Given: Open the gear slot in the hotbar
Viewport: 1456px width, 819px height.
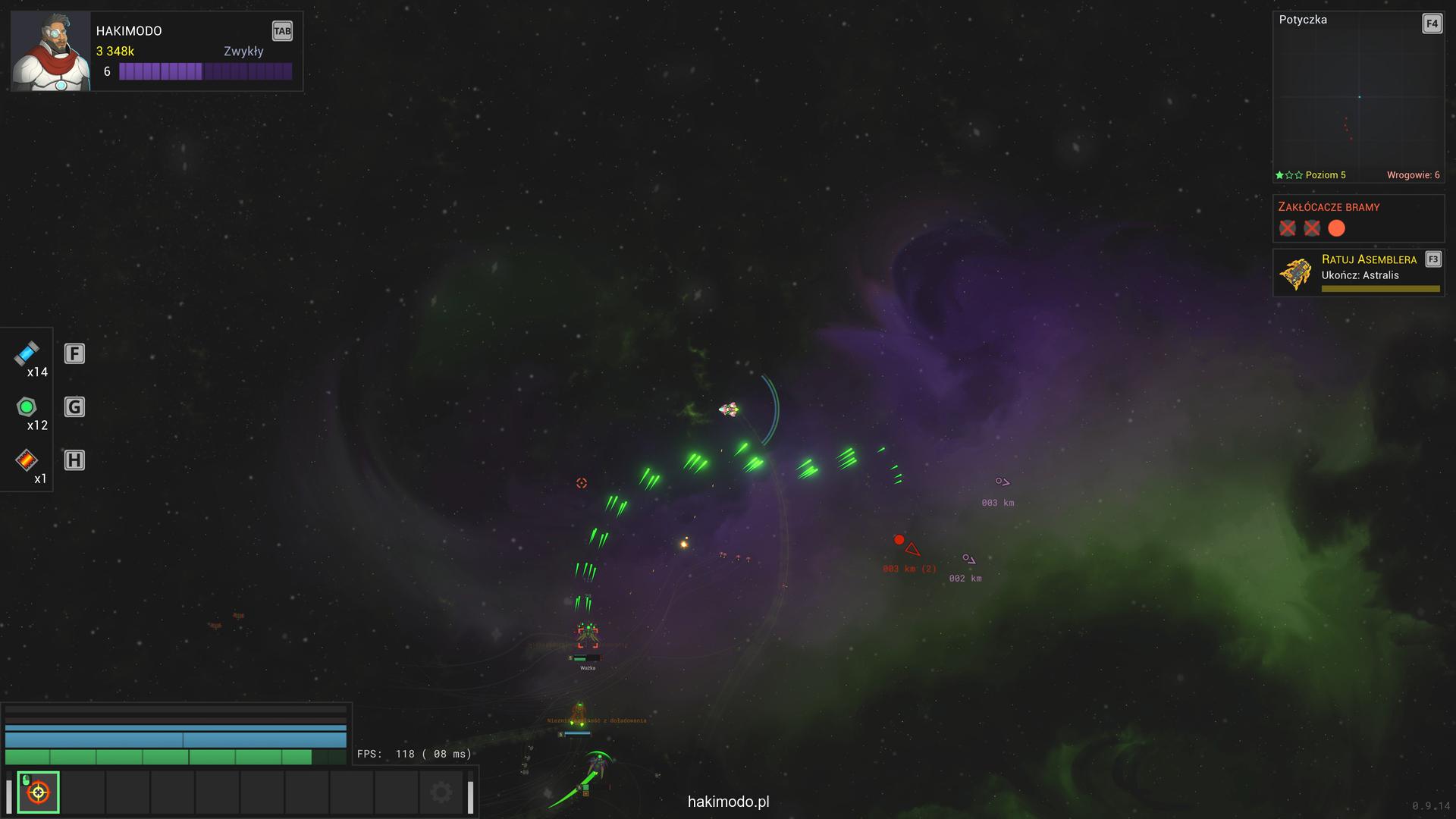Looking at the screenshot, I should click(441, 792).
